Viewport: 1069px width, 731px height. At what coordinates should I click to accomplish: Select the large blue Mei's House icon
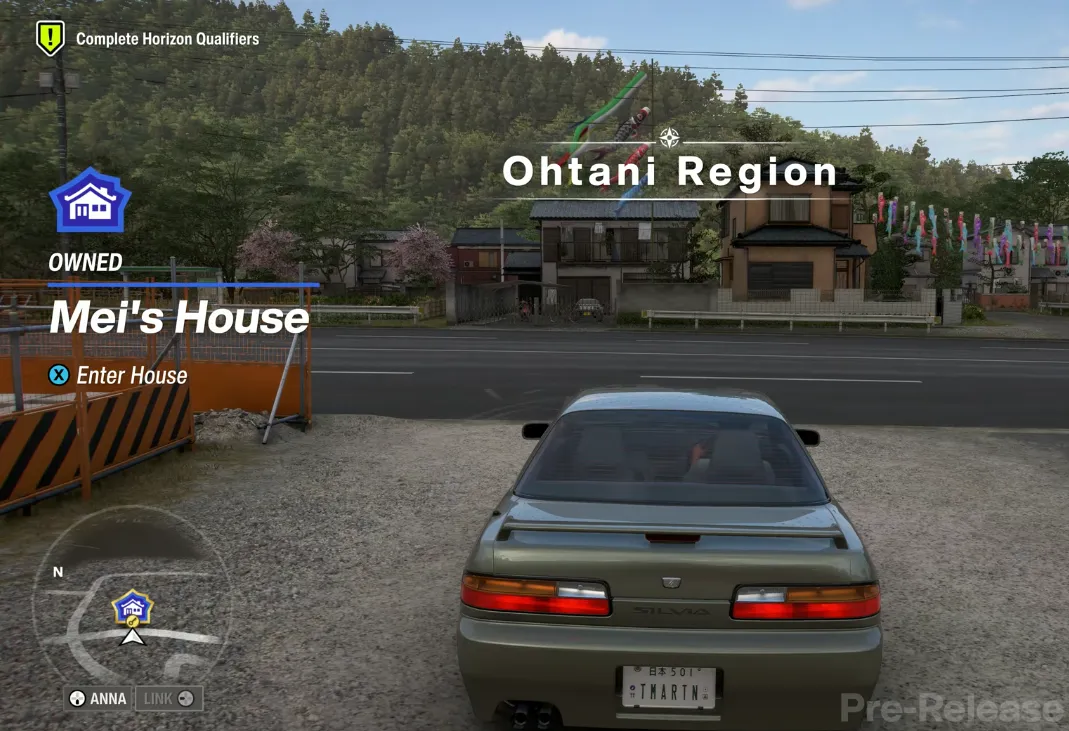(x=90, y=201)
